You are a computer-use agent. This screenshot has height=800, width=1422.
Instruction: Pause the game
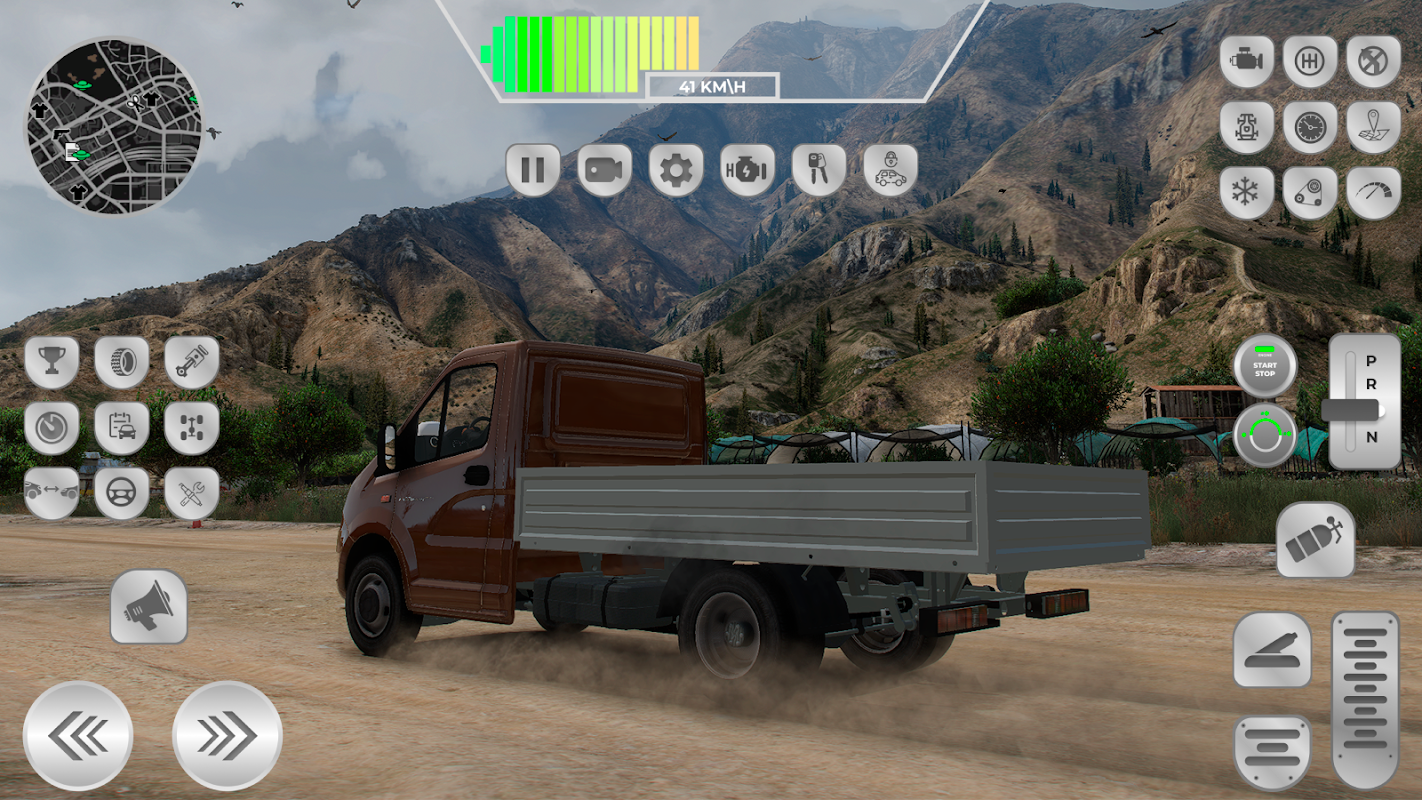[532, 170]
